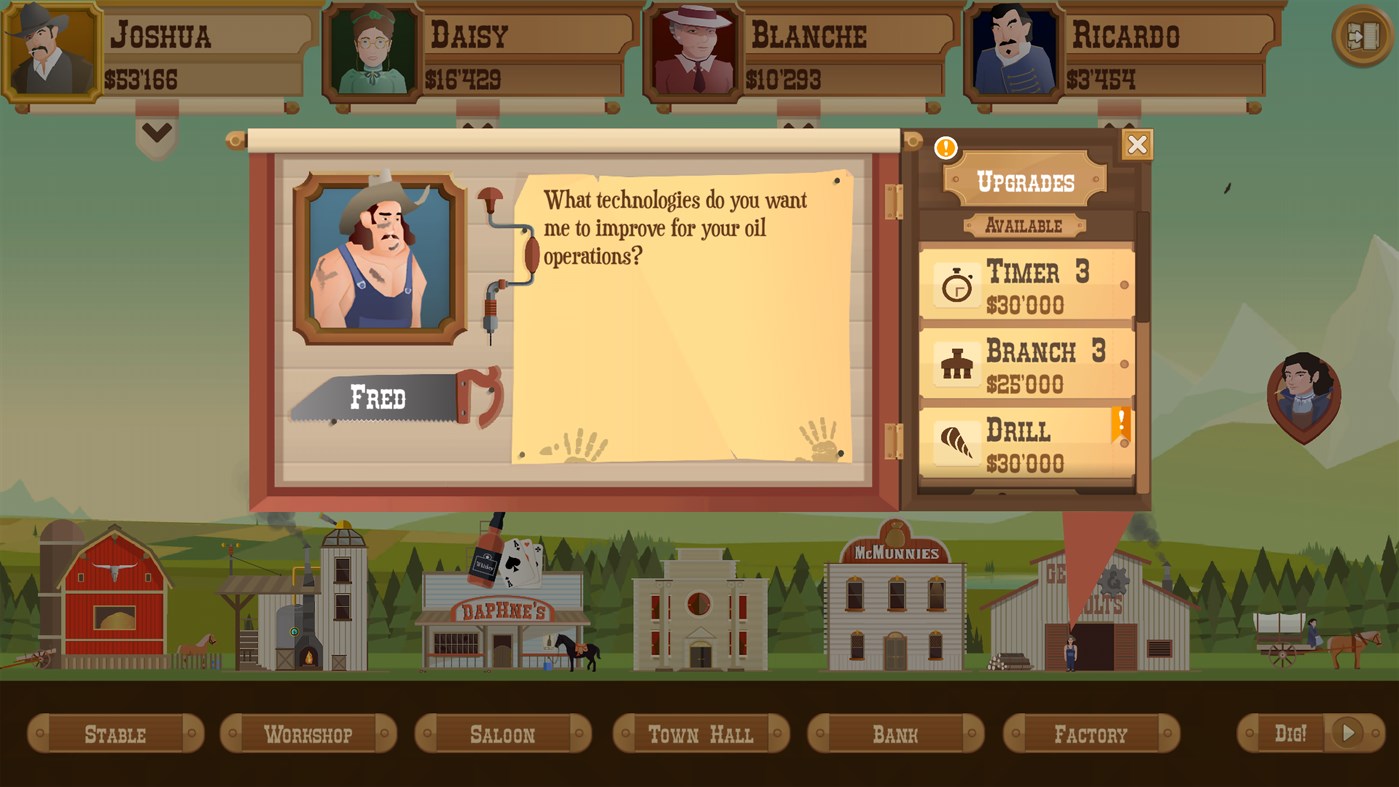
Task: Open the Workshop building menu
Action: tap(308, 733)
